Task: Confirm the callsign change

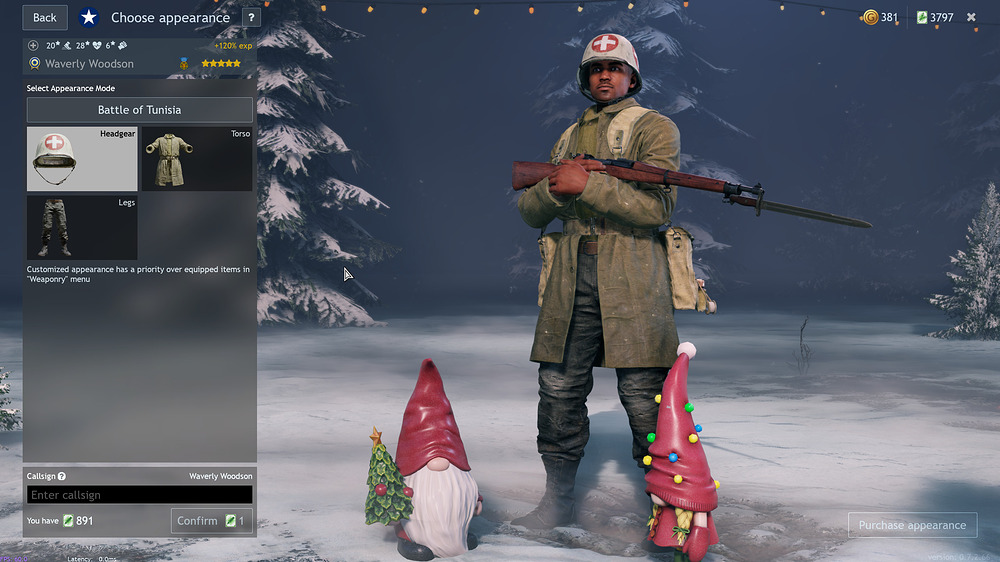Action: coord(211,521)
